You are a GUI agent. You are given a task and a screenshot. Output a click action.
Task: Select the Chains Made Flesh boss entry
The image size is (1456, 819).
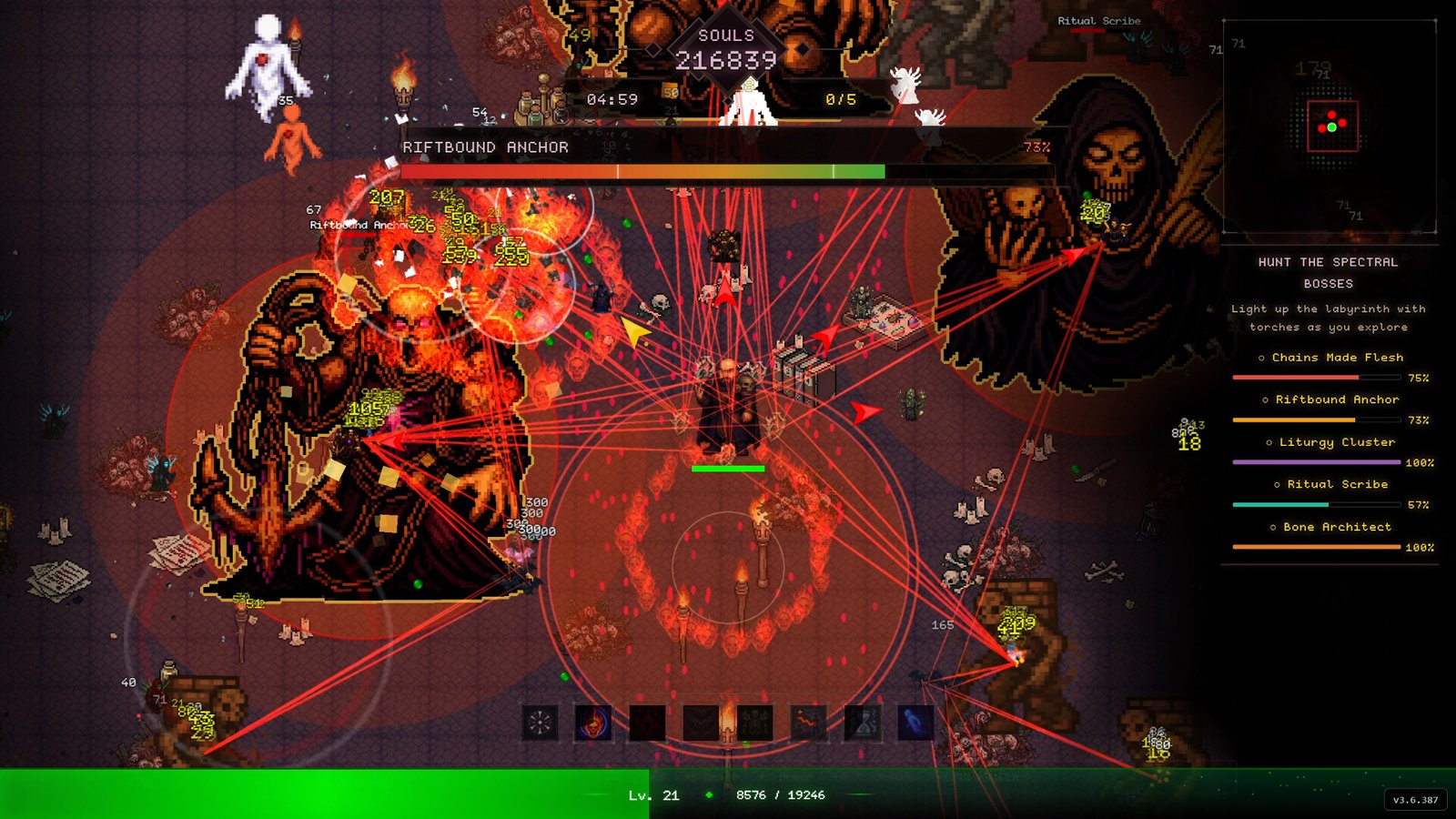1337,358
